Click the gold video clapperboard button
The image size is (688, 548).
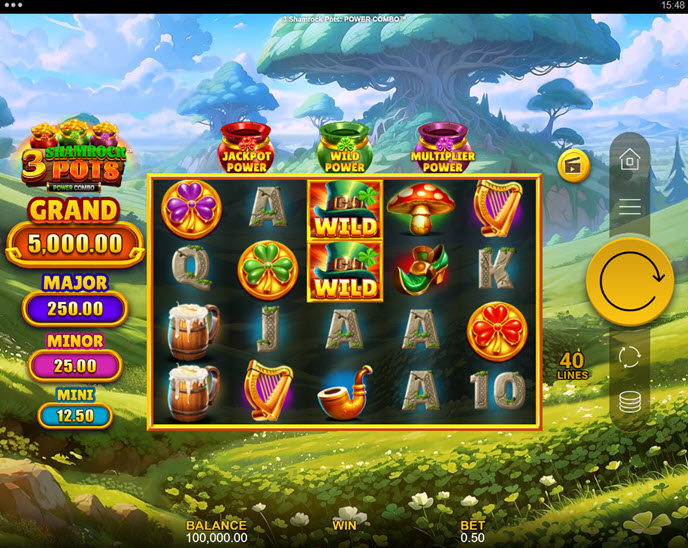tap(574, 165)
